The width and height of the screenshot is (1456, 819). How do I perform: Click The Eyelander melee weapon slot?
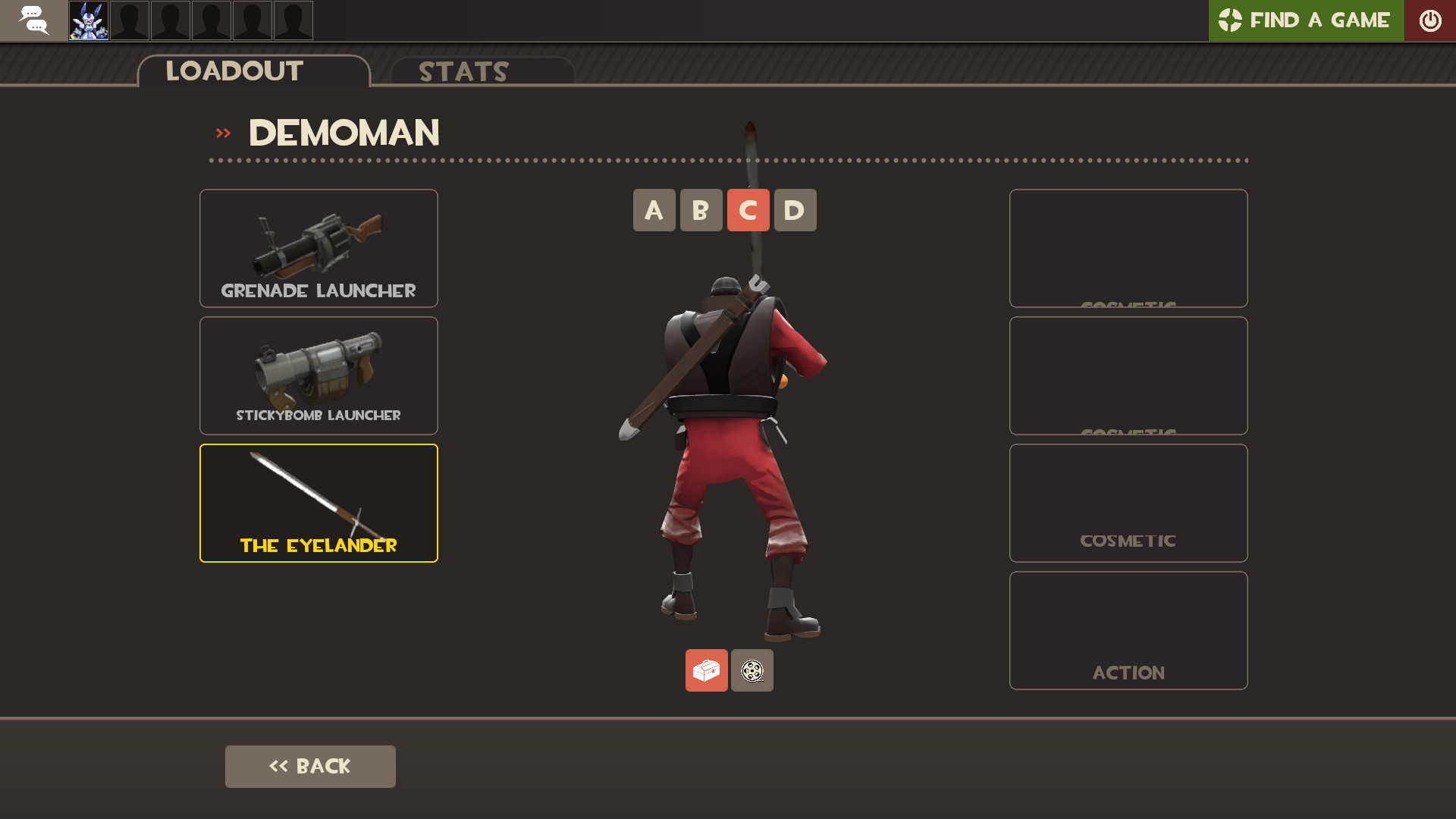318,503
